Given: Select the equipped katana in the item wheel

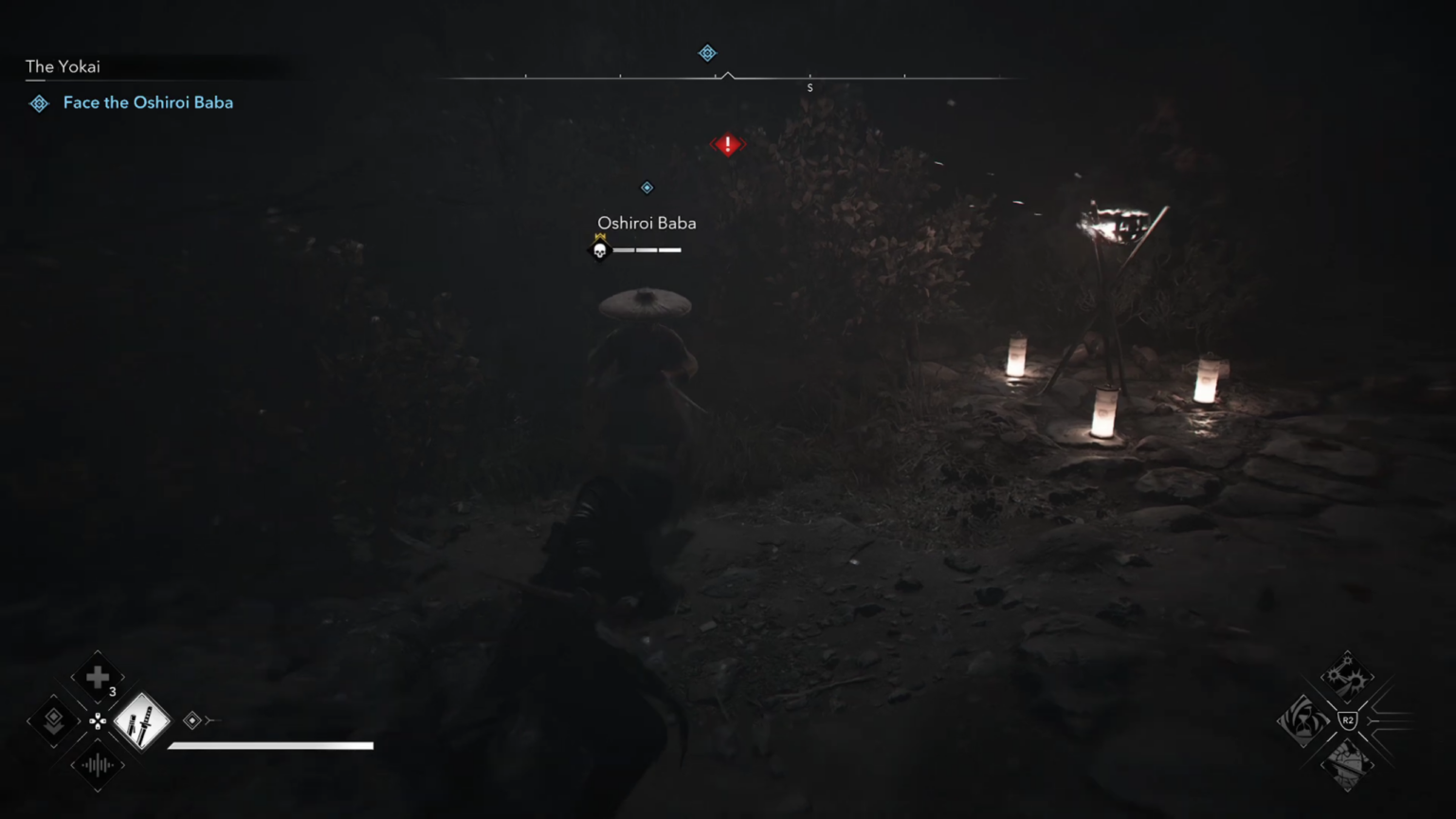Looking at the screenshot, I should [x=140, y=721].
